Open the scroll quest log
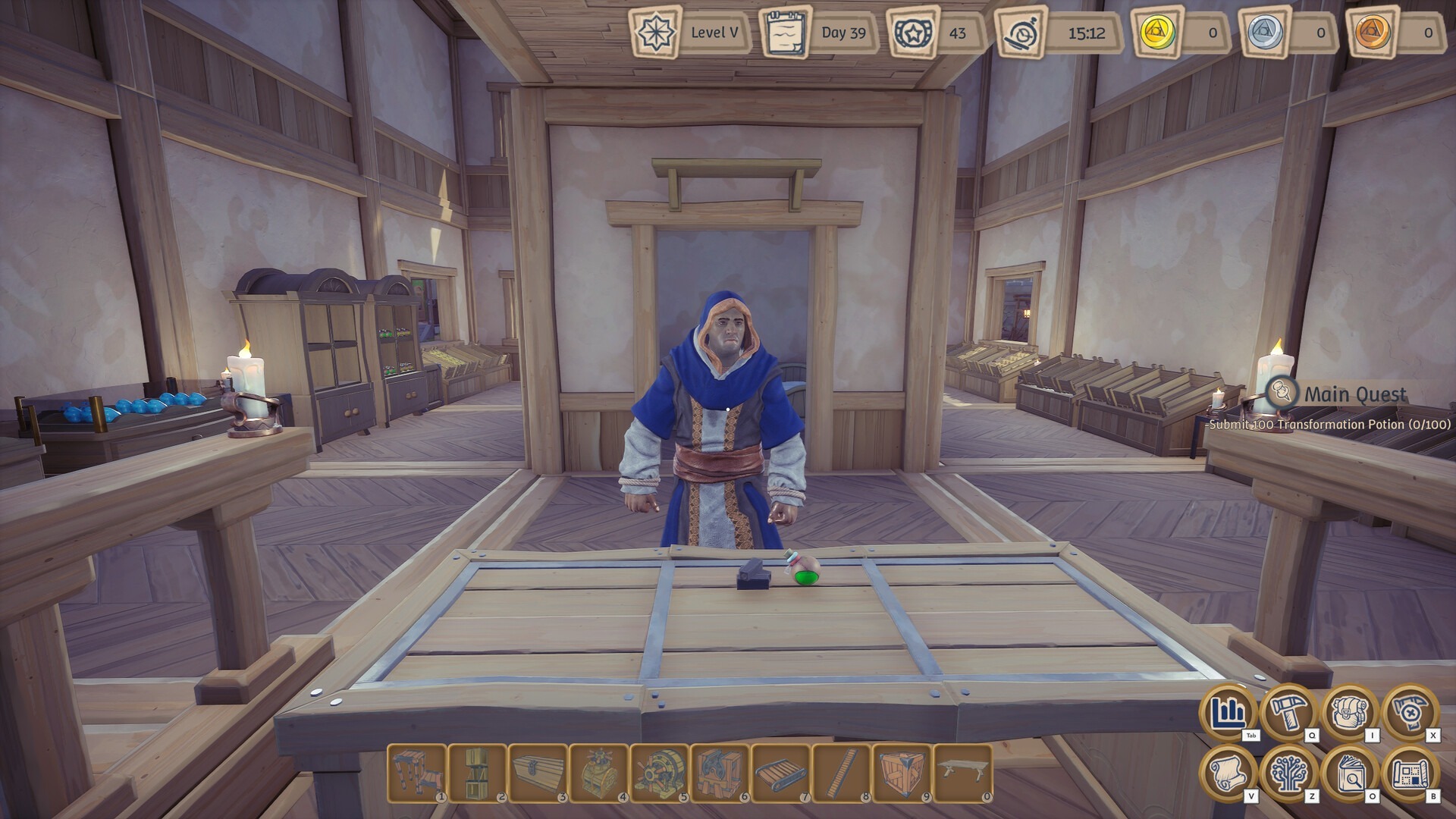The width and height of the screenshot is (1456, 819). point(1227,773)
